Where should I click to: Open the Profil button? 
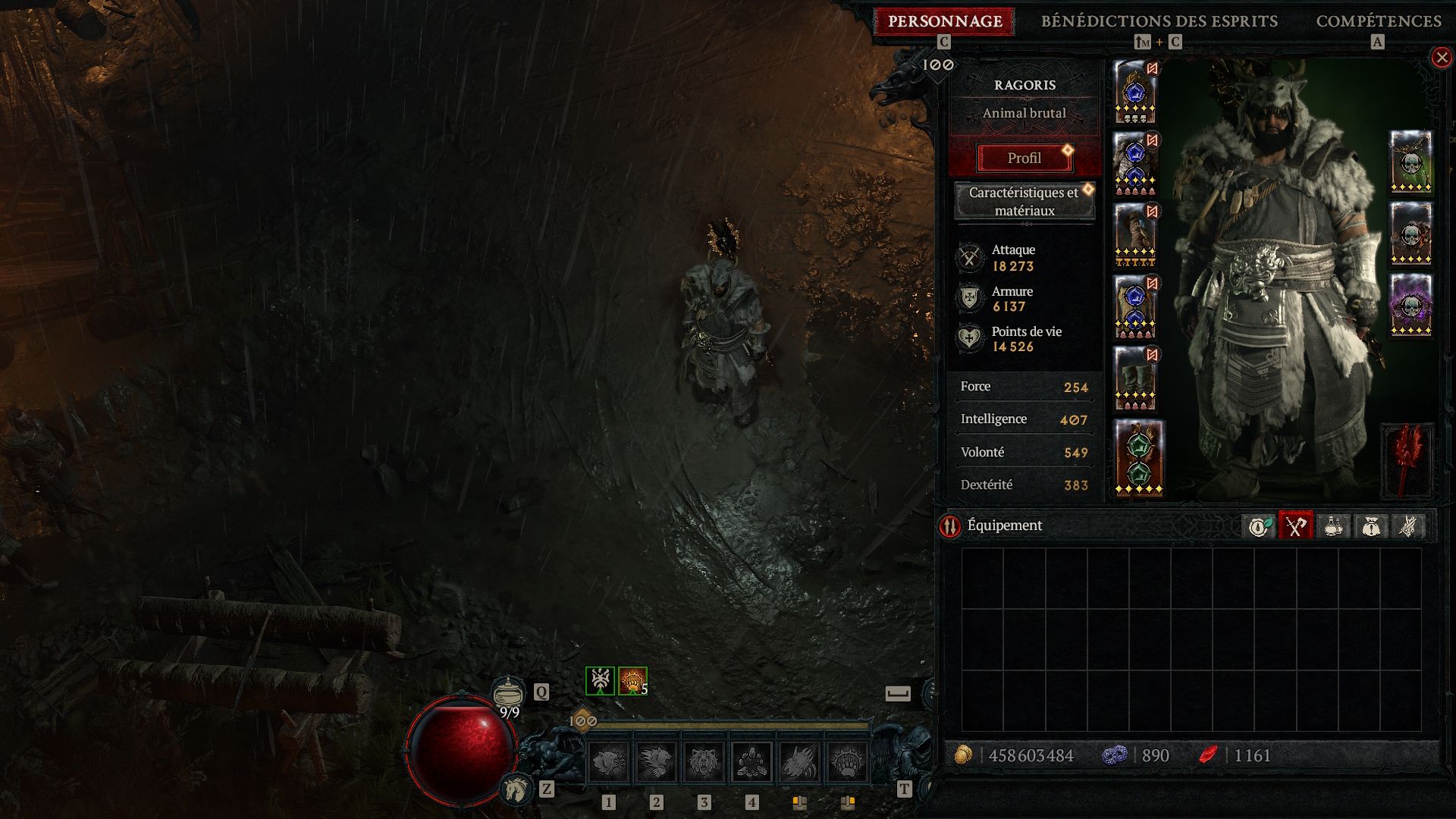1024,158
